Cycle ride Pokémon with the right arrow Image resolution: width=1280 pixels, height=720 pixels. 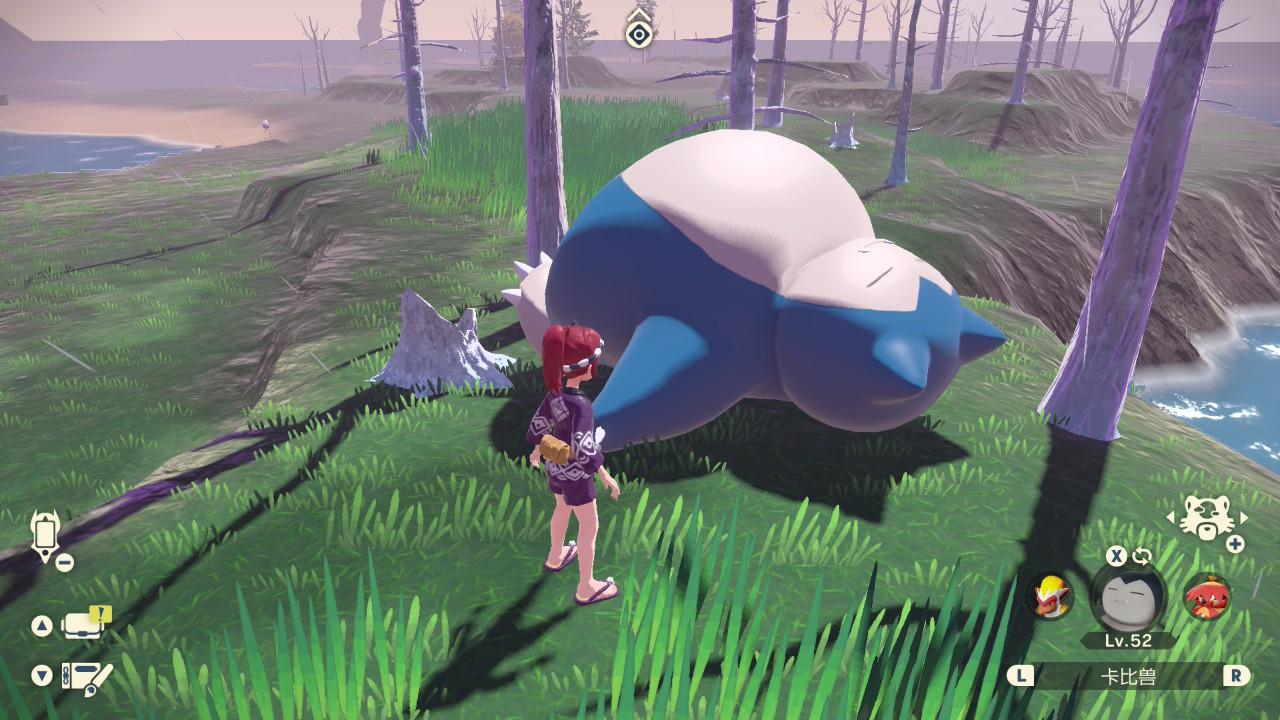click(1244, 518)
